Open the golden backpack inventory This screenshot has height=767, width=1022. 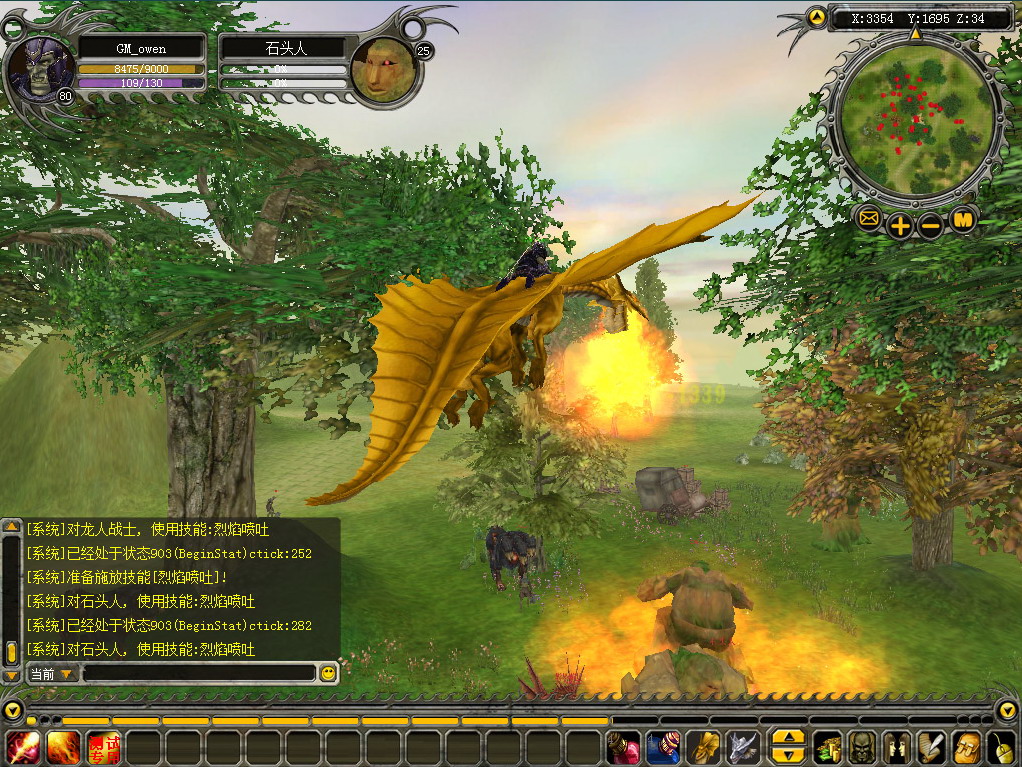[966, 747]
